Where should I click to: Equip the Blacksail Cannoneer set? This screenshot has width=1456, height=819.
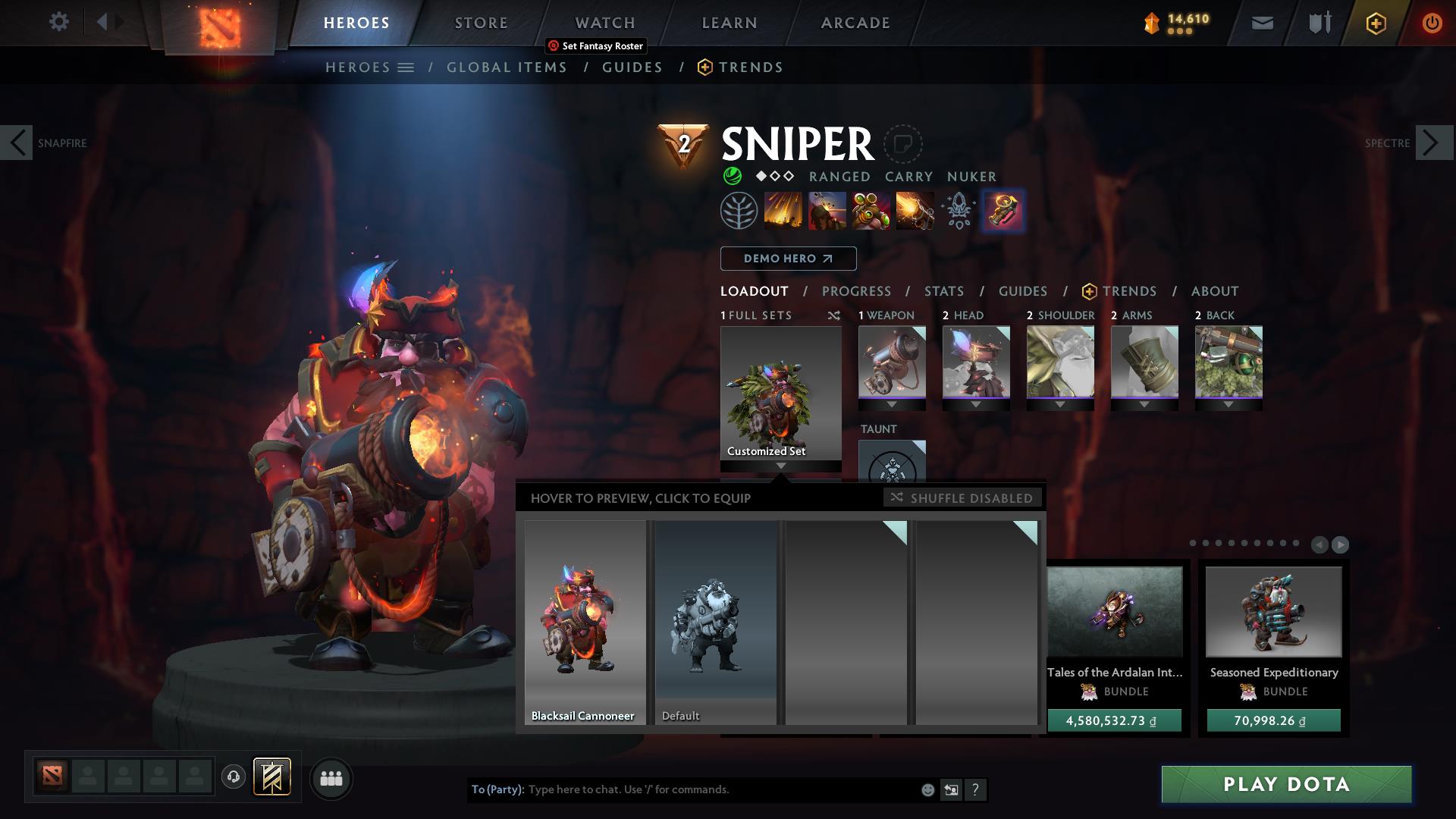(585, 622)
